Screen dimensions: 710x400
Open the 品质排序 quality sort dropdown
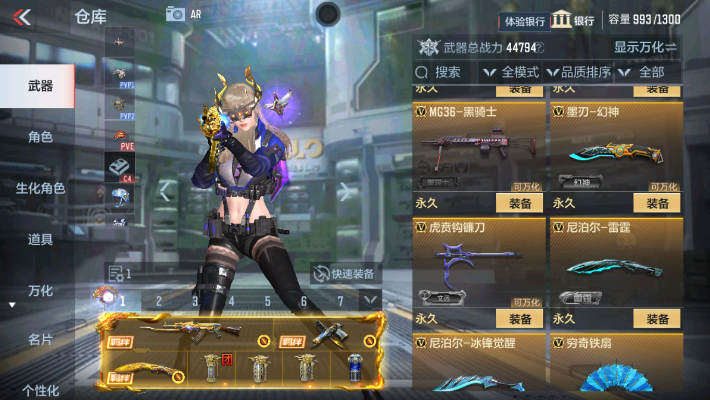click(x=579, y=72)
